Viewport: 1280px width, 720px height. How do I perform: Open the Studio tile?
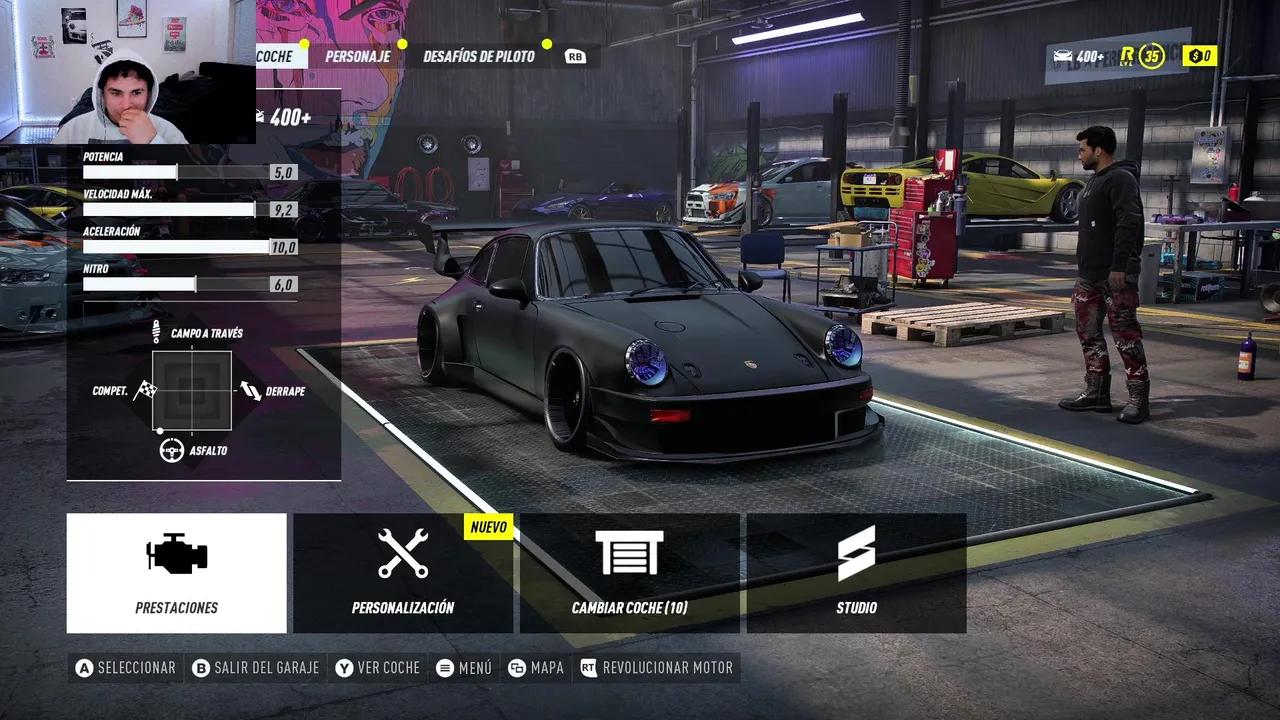(x=856, y=573)
